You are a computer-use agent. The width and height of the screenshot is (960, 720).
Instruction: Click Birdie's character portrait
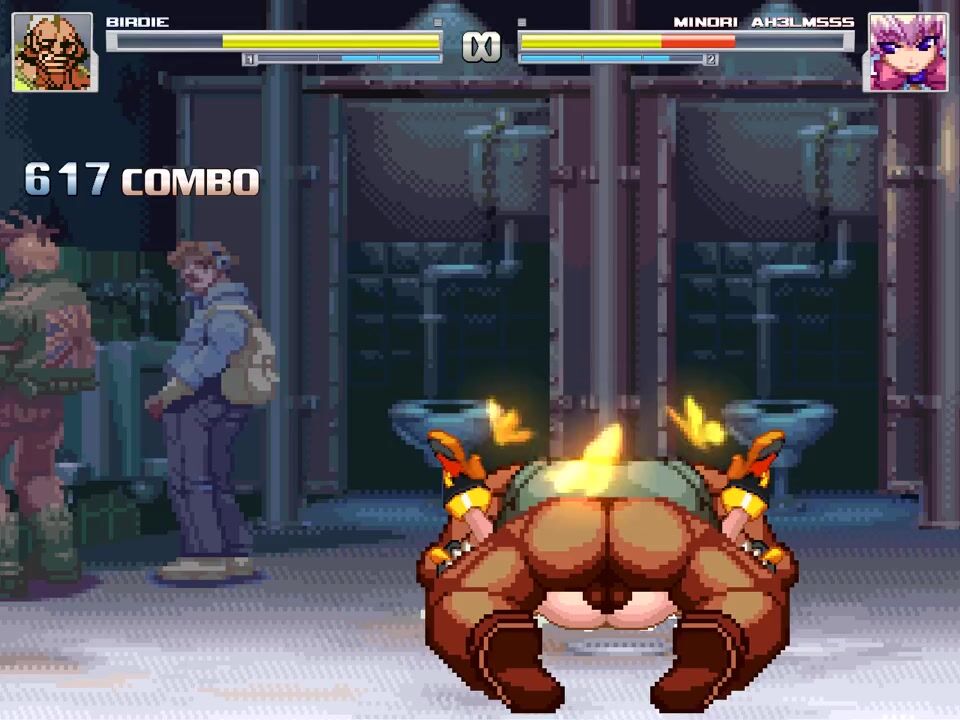(x=54, y=52)
